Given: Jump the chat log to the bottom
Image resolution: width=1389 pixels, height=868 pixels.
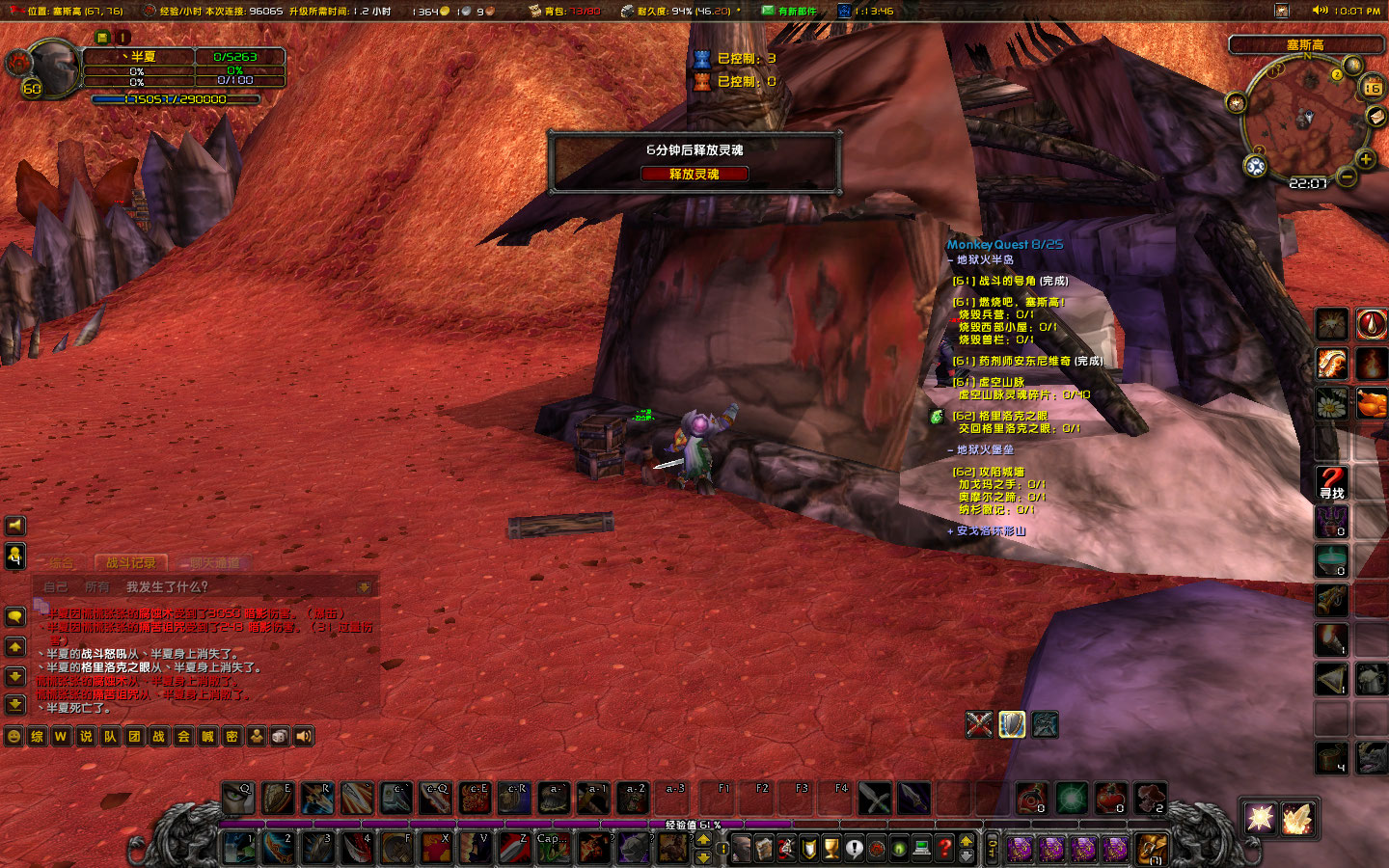Looking at the screenshot, I should (15, 704).
